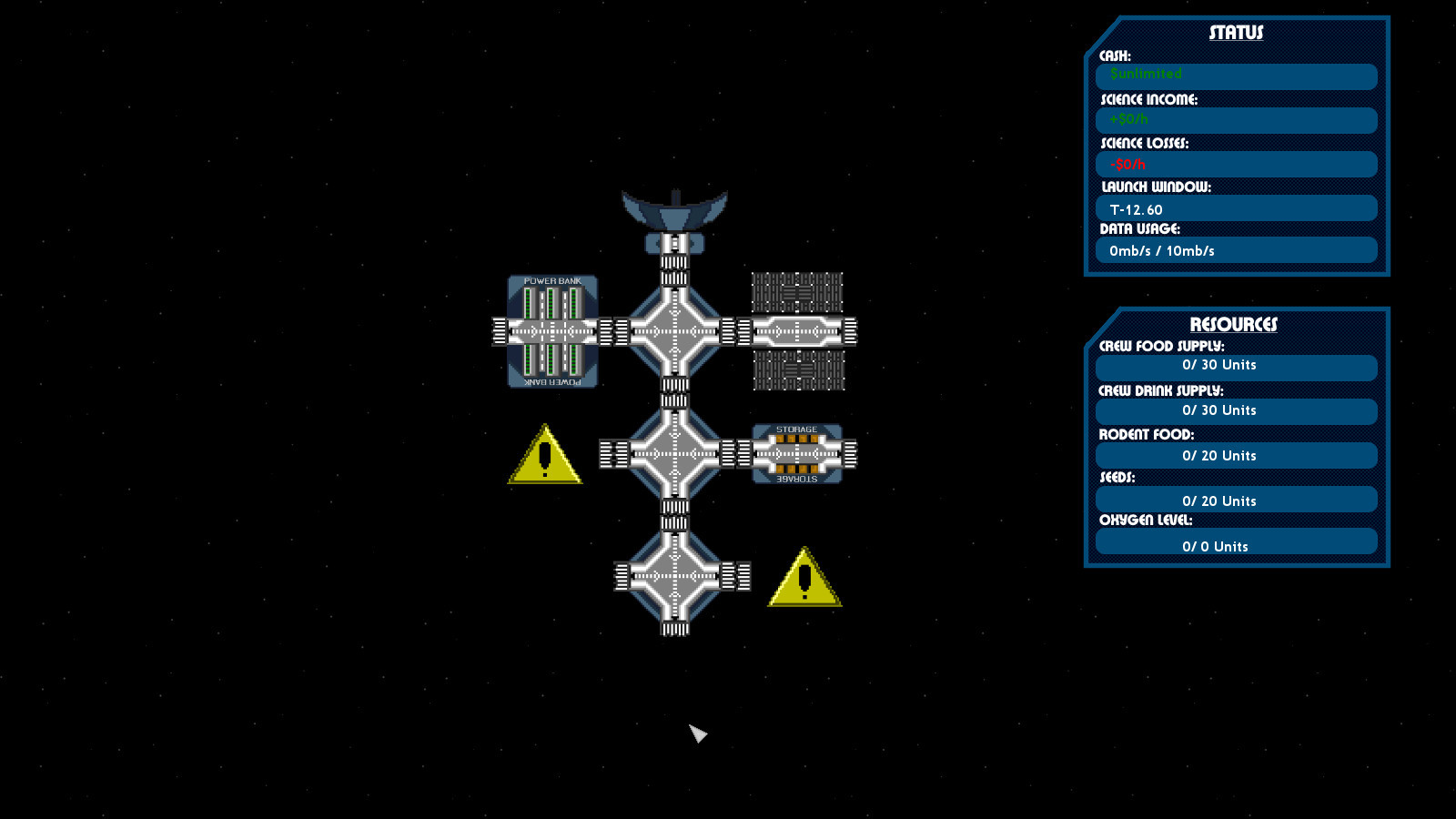Expand the Resources panel header
The width and height of the screenshot is (1456, 819).
tap(1236, 323)
